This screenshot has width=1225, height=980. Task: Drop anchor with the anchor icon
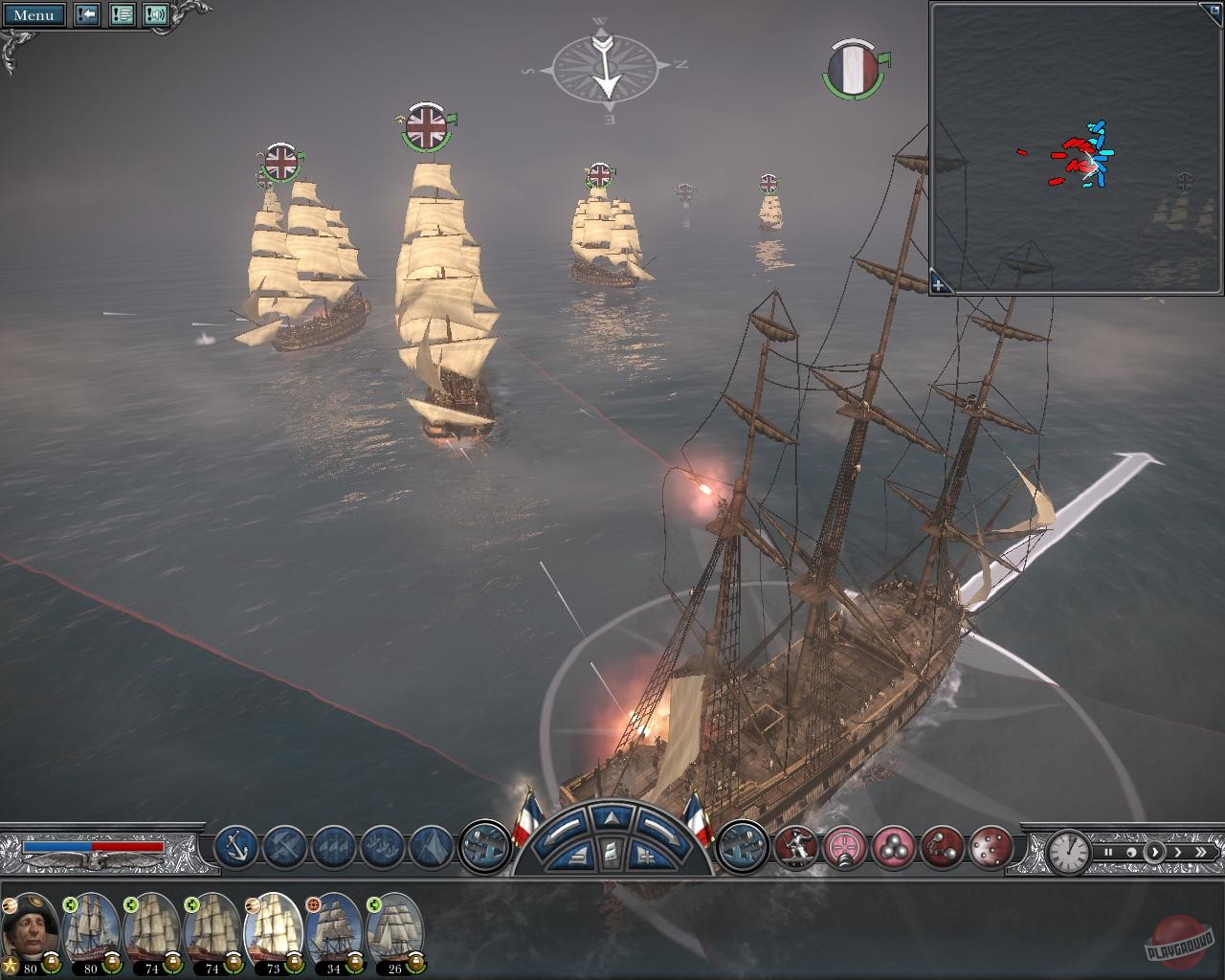235,847
